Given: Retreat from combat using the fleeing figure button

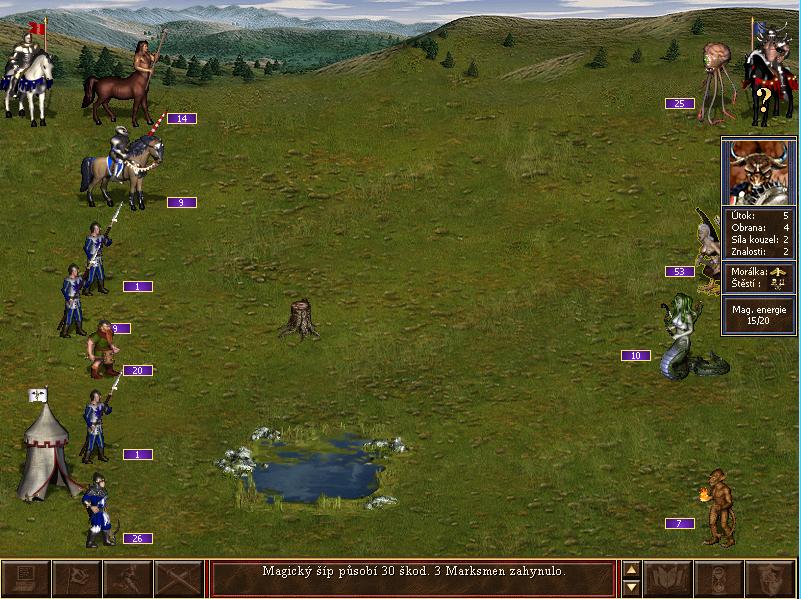Looking at the screenshot, I should [127, 579].
